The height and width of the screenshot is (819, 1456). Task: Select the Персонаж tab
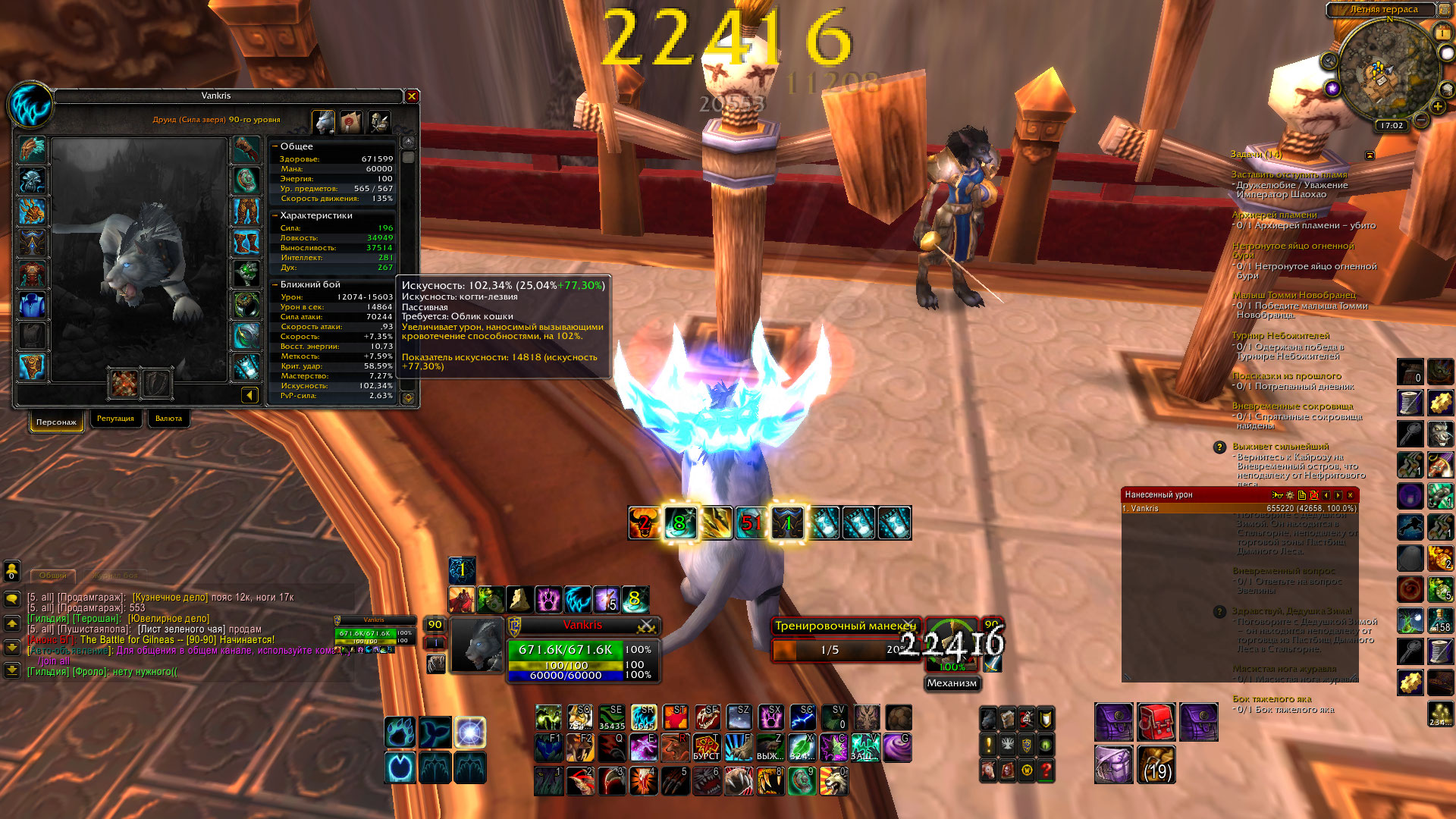(x=56, y=422)
